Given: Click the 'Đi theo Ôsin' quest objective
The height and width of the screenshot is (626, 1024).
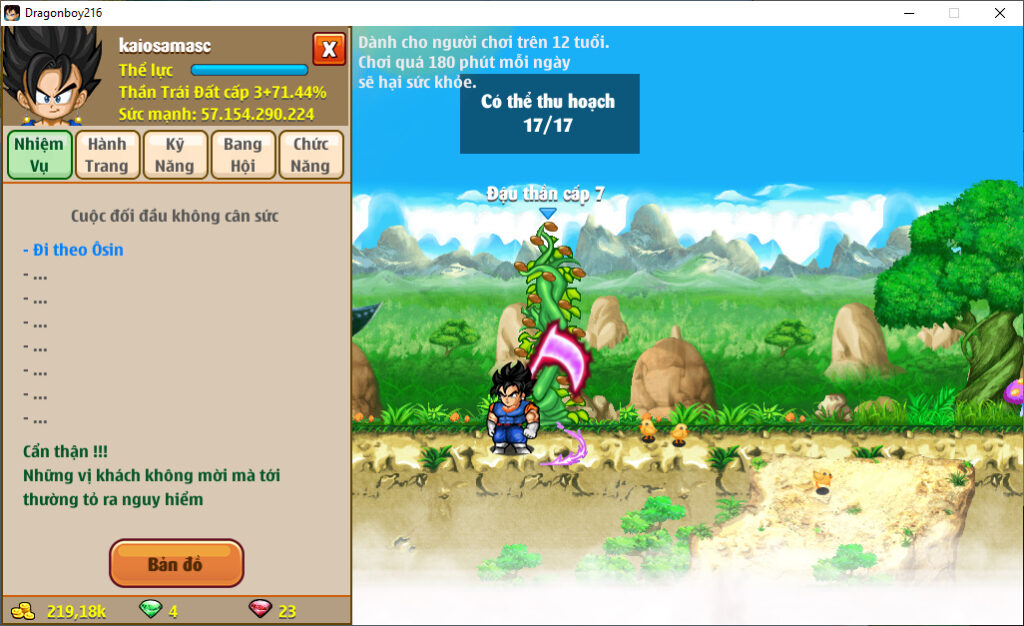Looking at the screenshot, I should pos(74,250).
